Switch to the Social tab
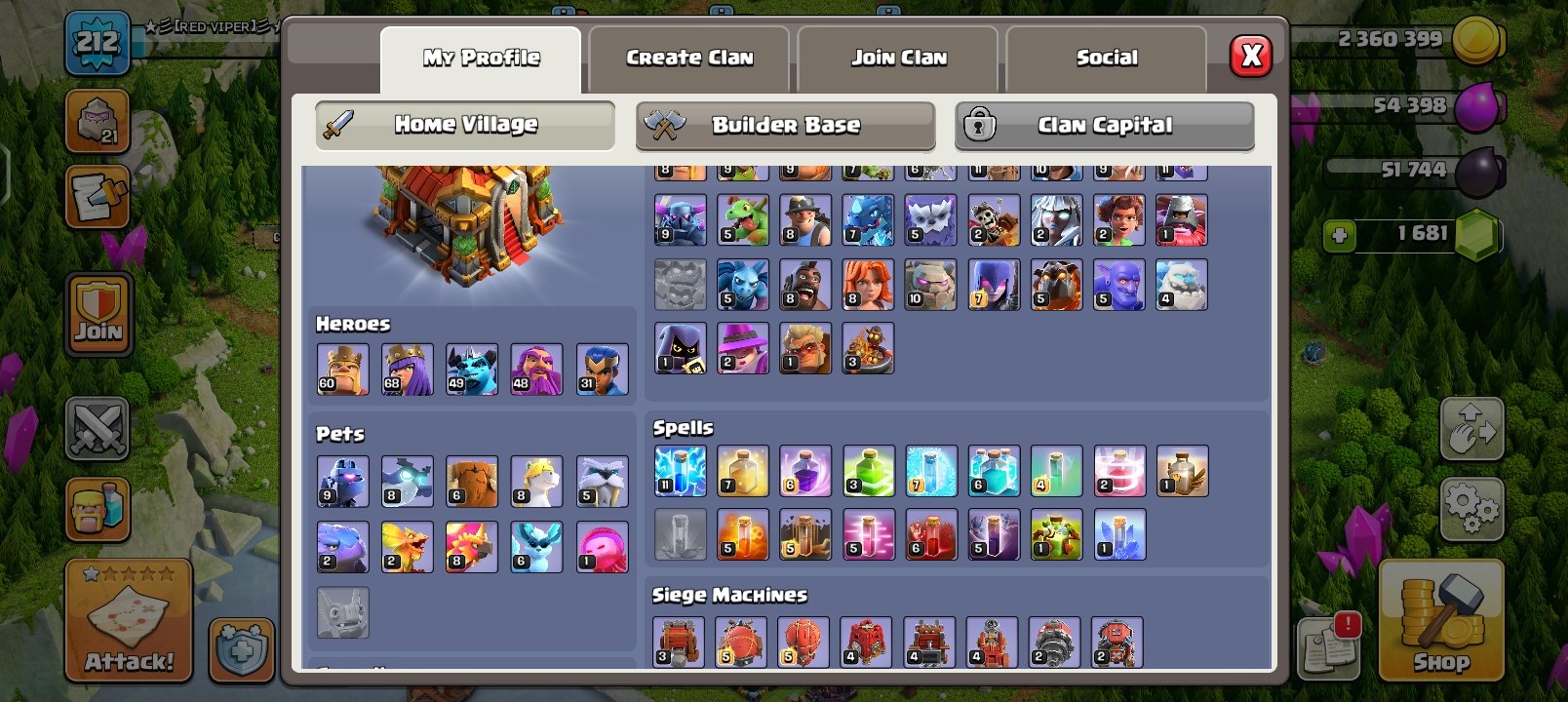Image resolution: width=1568 pixels, height=702 pixels. pos(1106,58)
